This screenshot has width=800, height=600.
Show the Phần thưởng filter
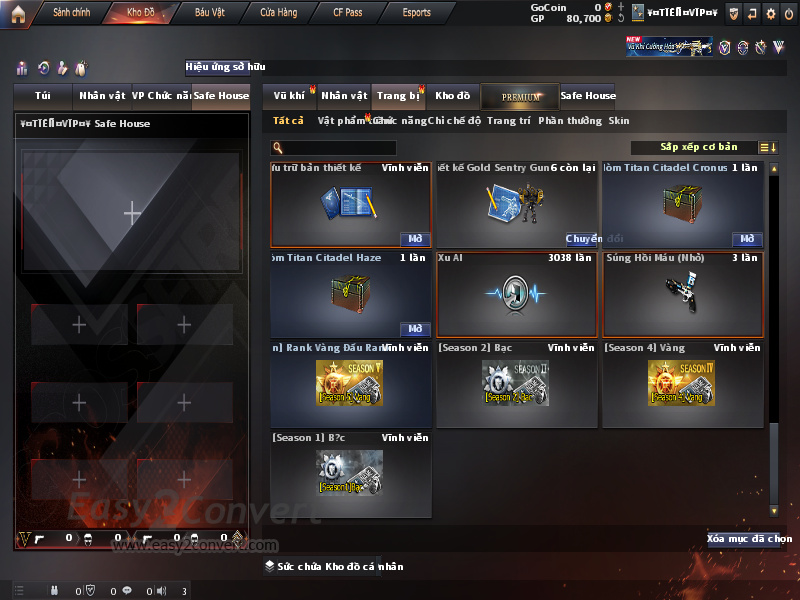(570, 121)
